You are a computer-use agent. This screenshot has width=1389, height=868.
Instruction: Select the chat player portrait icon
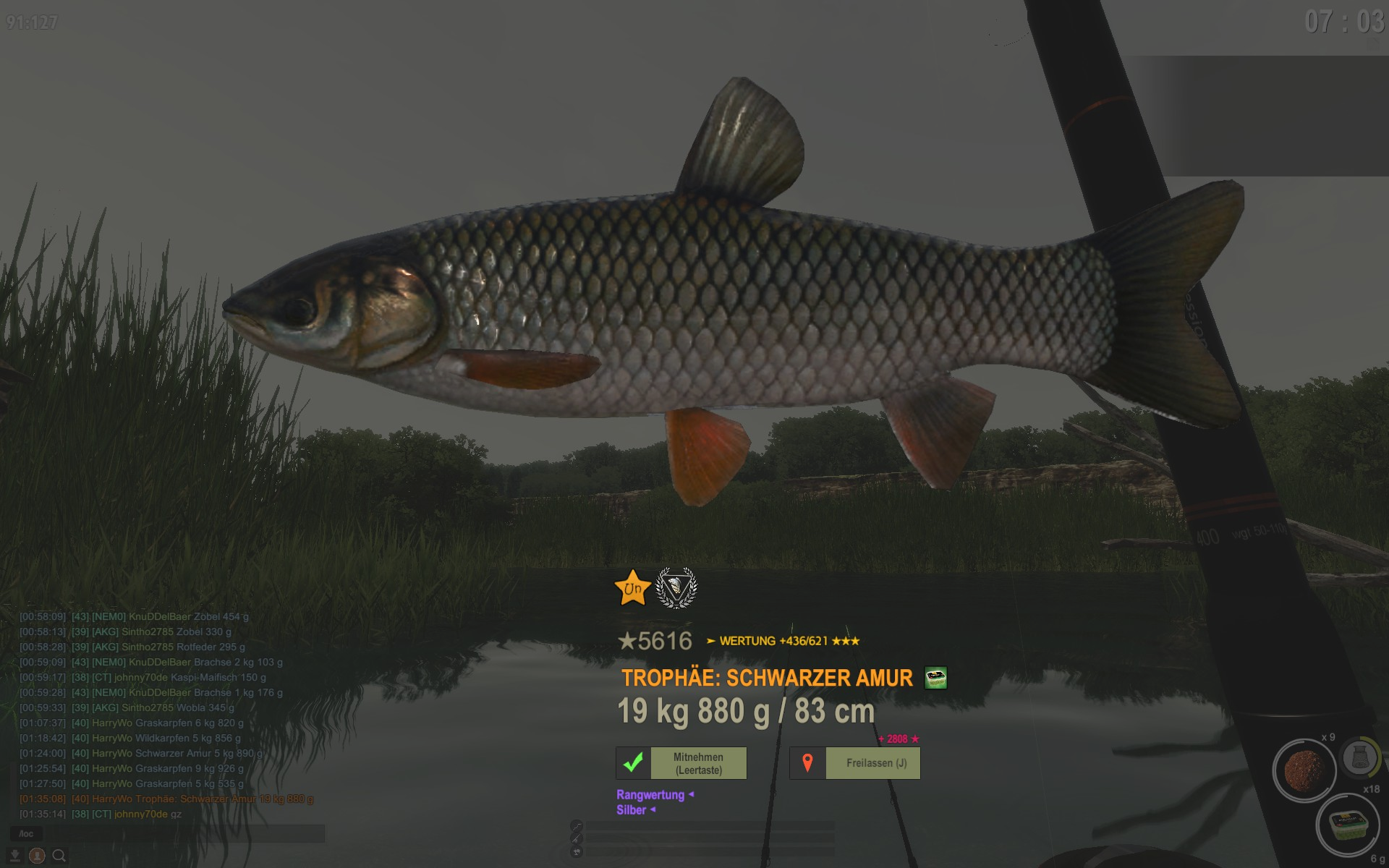coord(37,856)
